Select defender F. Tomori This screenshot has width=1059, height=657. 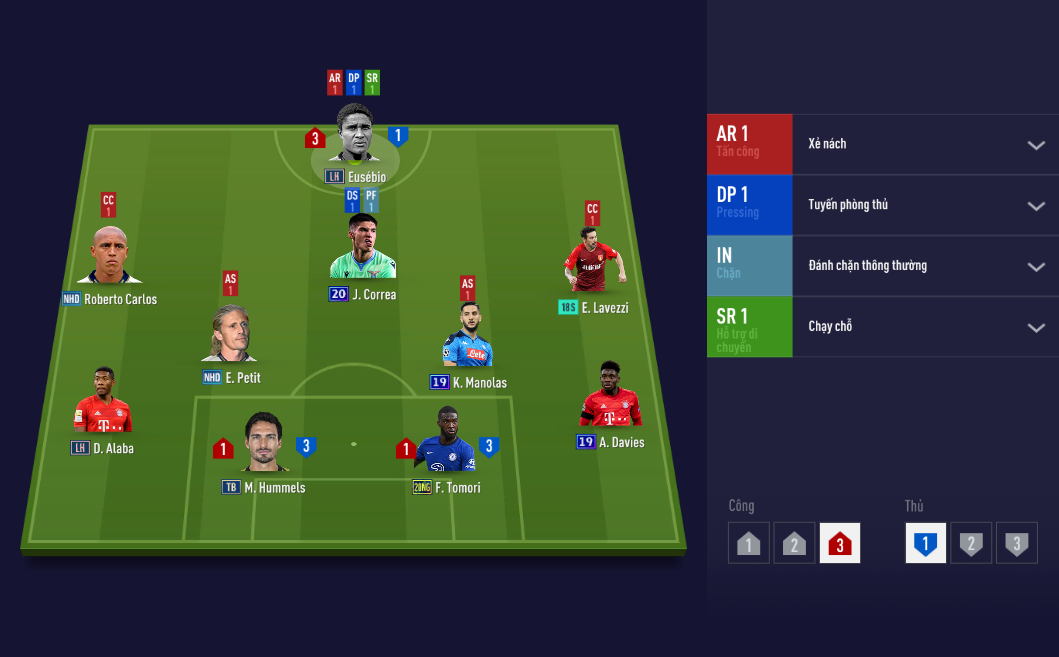[x=445, y=444]
